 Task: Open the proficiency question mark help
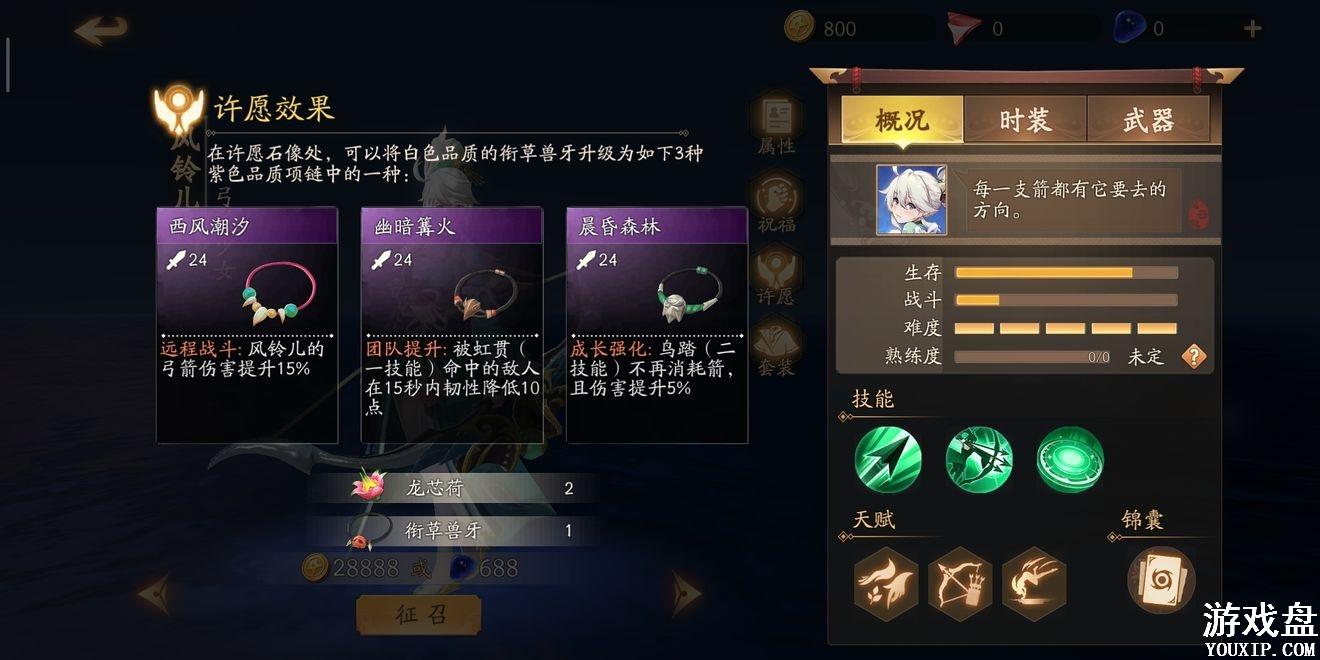coord(1194,356)
